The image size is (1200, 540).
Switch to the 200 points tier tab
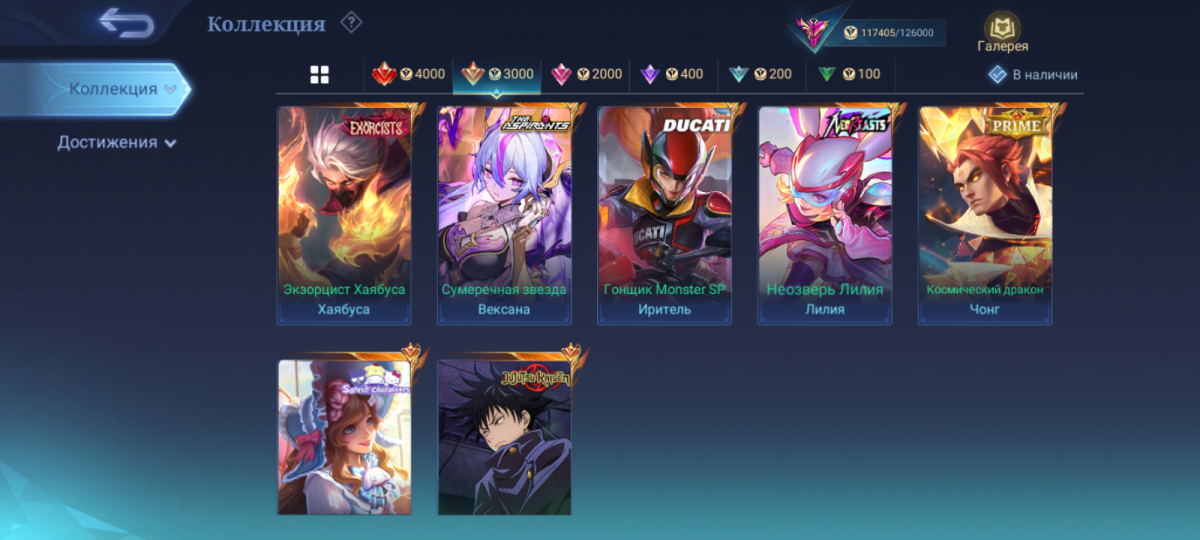[x=760, y=74]
